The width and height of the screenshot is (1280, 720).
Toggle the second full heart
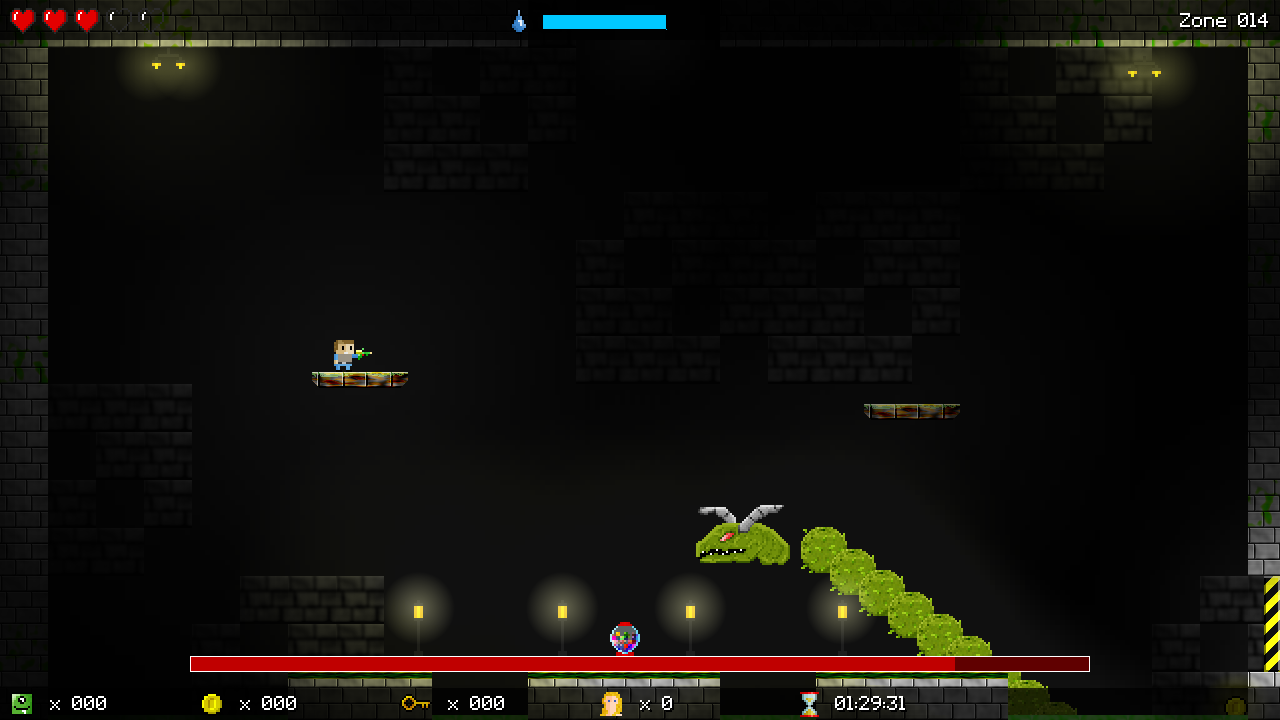55,20
